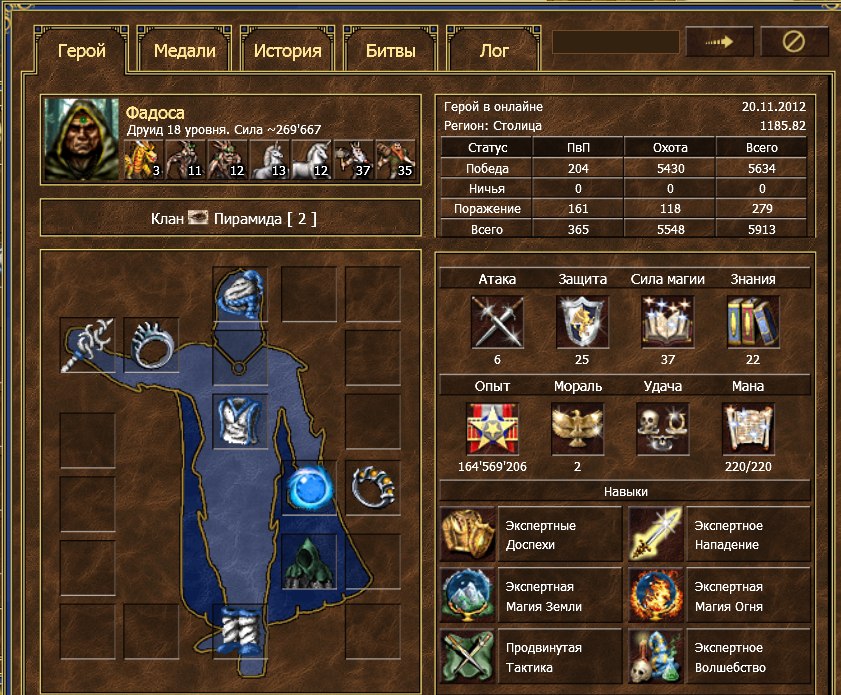The image size is (841, 695).
Task: Click the search input field
Action: pos(615,42)
